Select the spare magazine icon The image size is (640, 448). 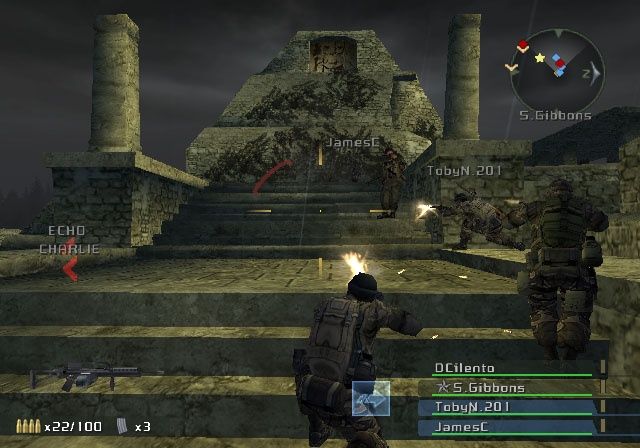(x=123, y=426)
